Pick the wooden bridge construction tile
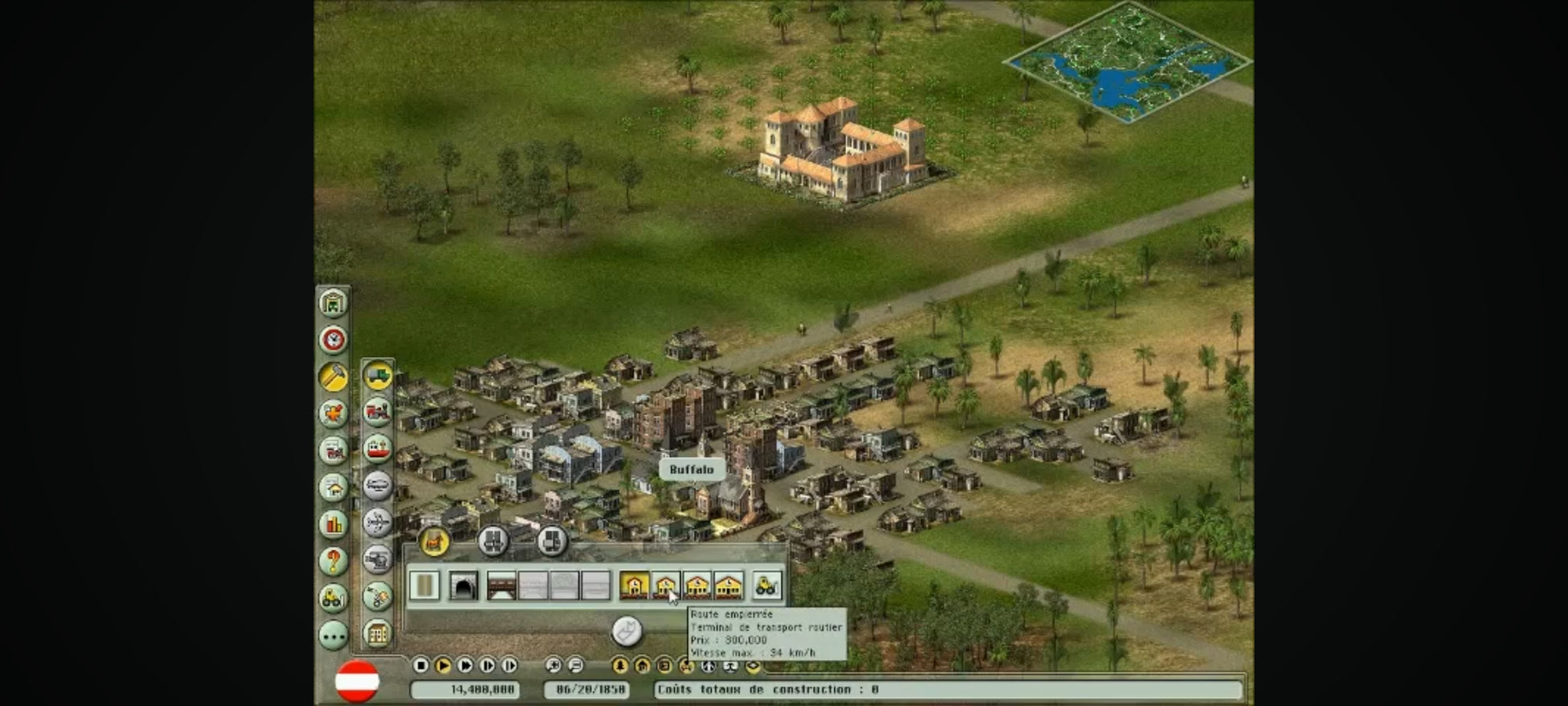 [501, 586]
